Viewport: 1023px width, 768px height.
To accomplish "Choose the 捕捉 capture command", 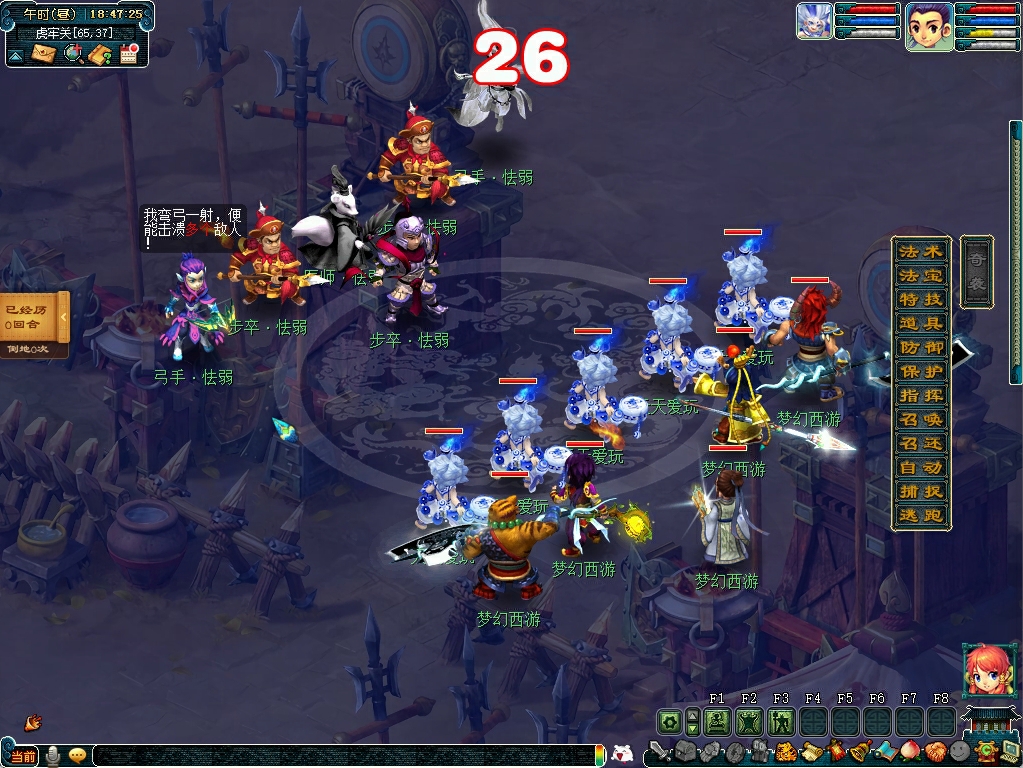I will pyautogui.click(x=921, y=491).
